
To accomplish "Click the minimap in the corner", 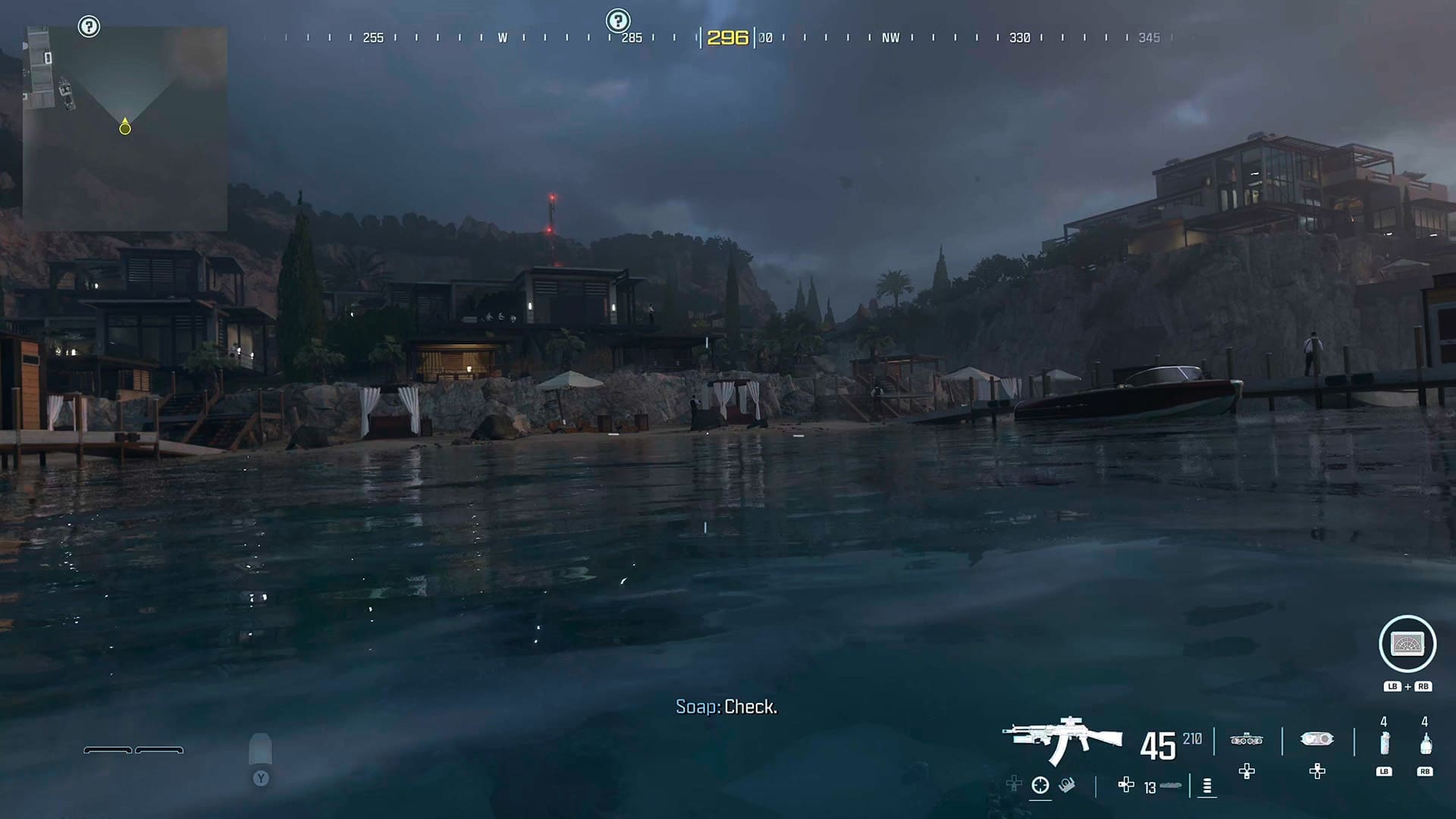I will (125, 129).
